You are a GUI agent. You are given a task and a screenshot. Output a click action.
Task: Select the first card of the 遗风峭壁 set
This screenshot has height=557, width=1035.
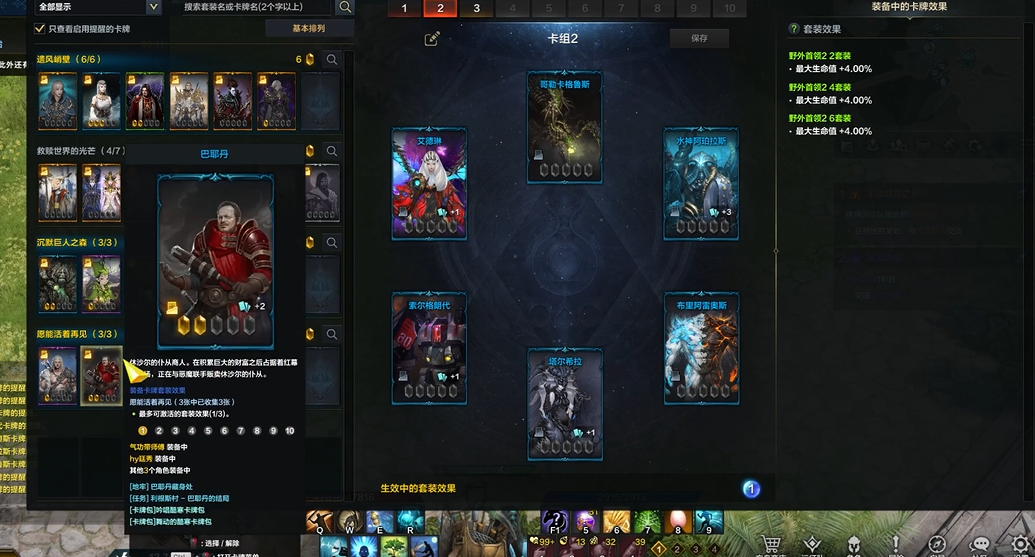[x=57, y=100]
